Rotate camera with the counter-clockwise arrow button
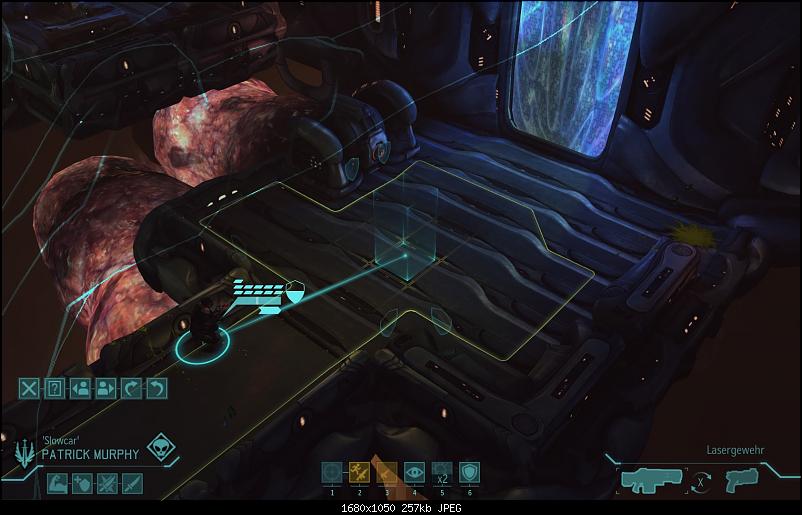The width and height of the screenshot is (802, 515). click(156, 388)
